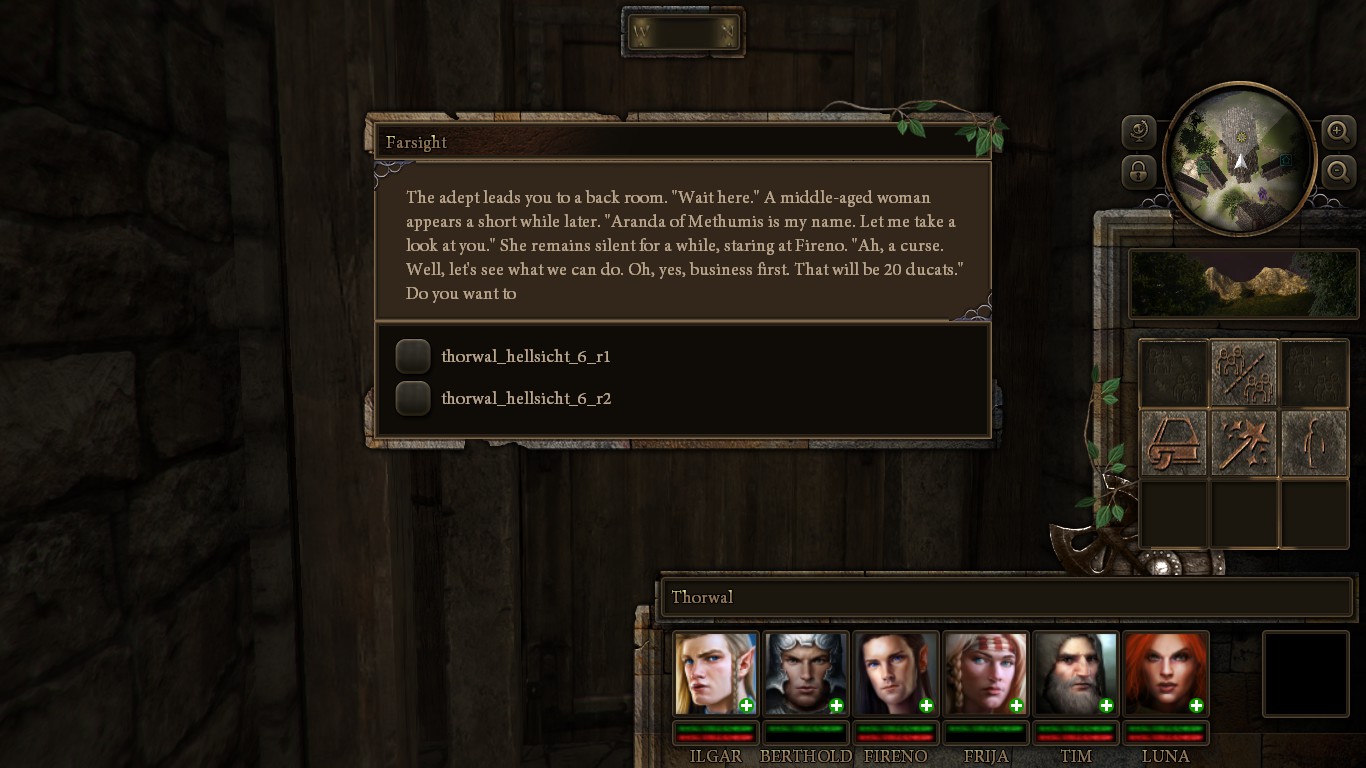Activate the split party icon
The image size is (1366, 768).
pyautogui.click(x=1244, y=373)
